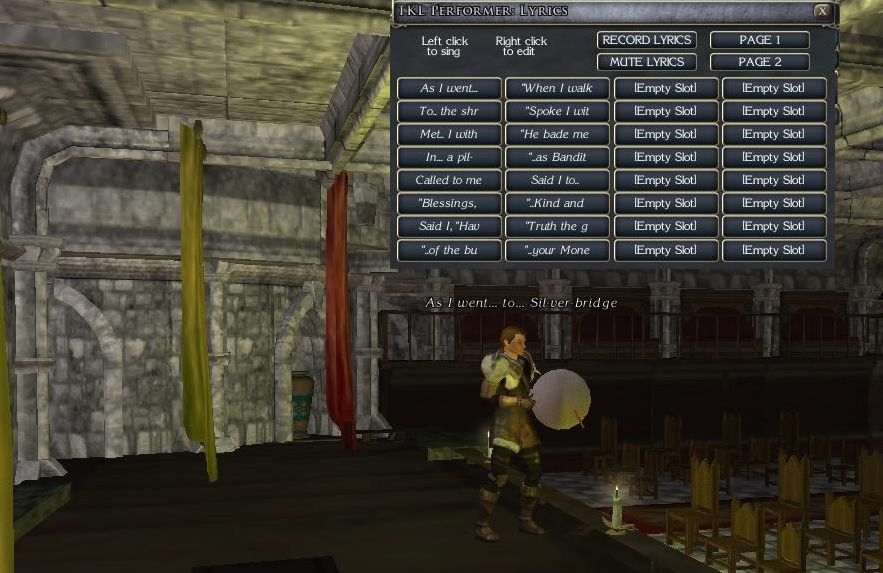Click the Record Lyrics button

(x=647, y=40)
